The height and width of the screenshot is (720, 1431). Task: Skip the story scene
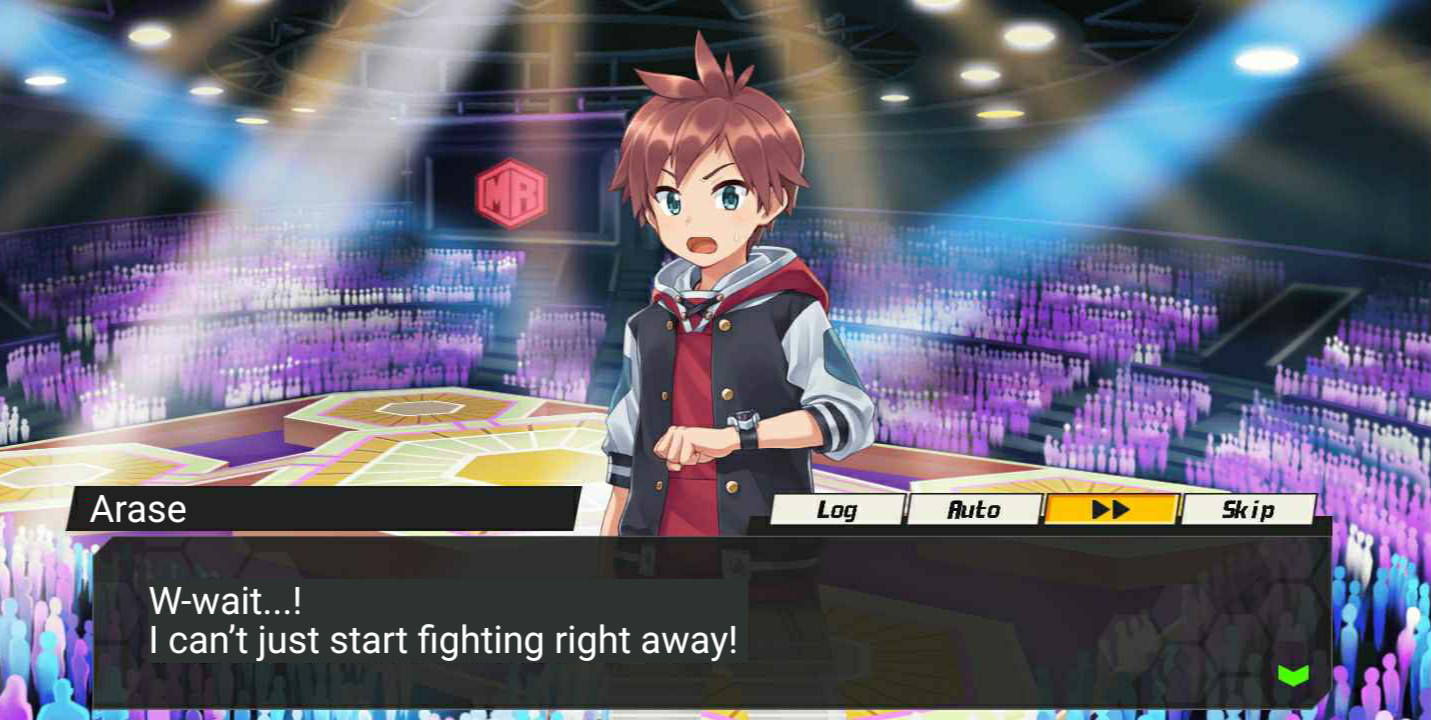click(x=1248, y=510)
